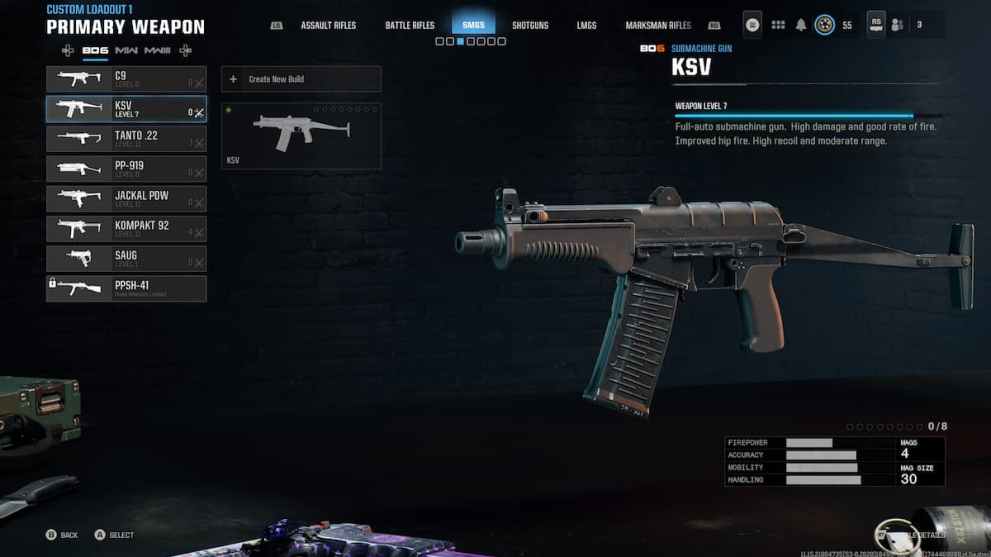Select the C9 submachine gun
991x557 pixels.
pos(126,79)
